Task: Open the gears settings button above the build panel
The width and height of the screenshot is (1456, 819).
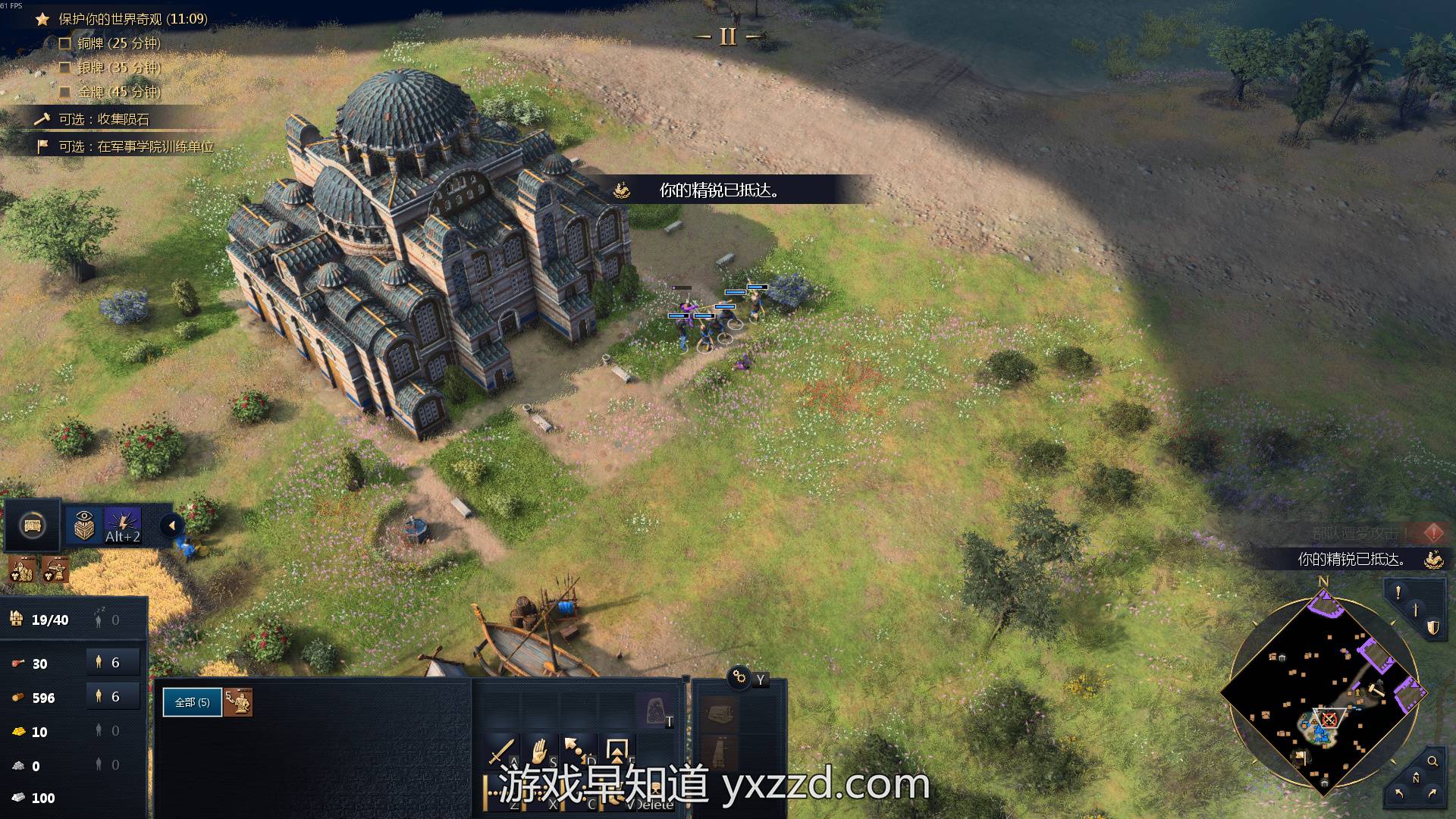Action: [739, 677]
